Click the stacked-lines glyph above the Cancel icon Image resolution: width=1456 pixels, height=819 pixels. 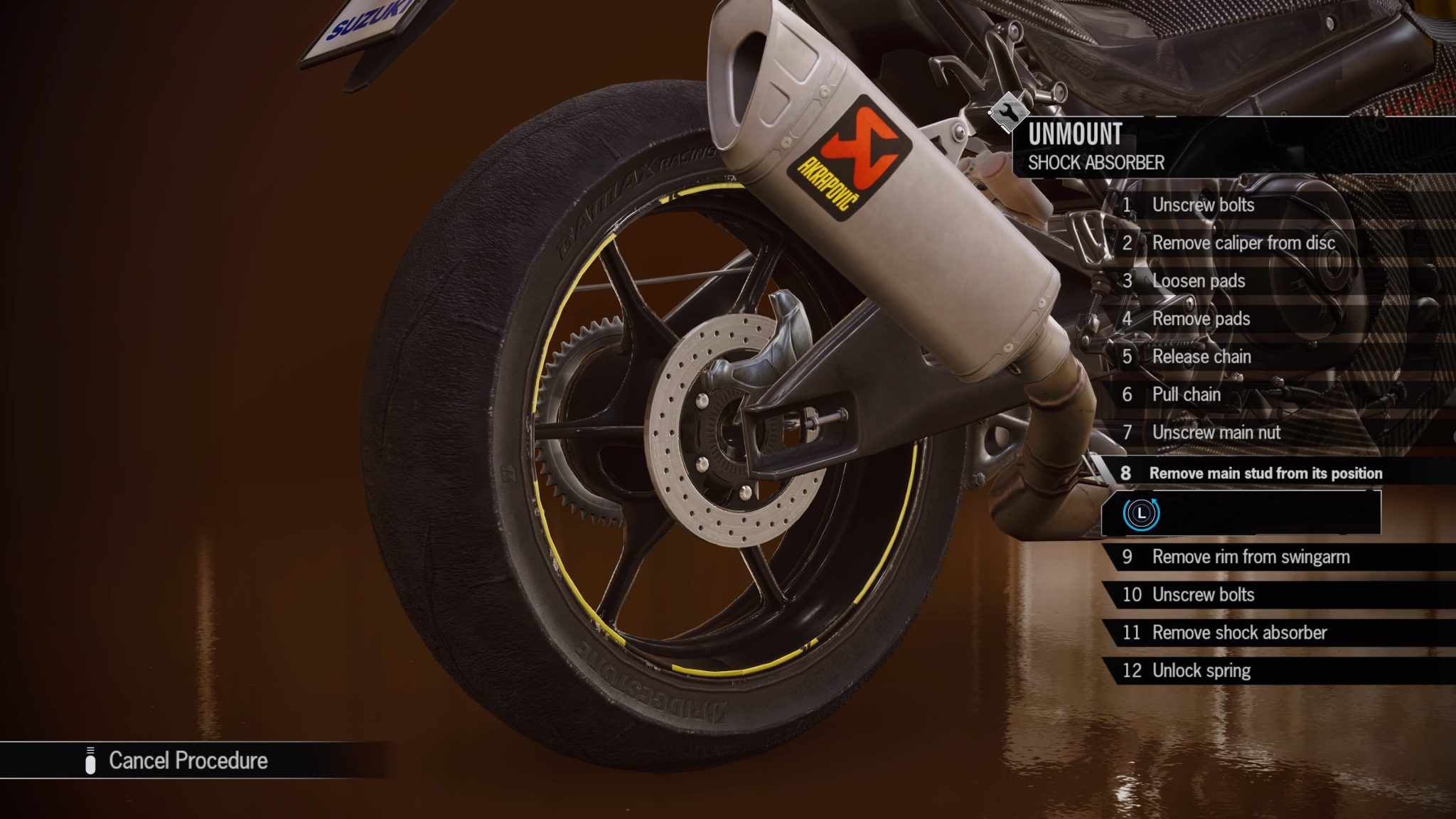coord(90,749)
